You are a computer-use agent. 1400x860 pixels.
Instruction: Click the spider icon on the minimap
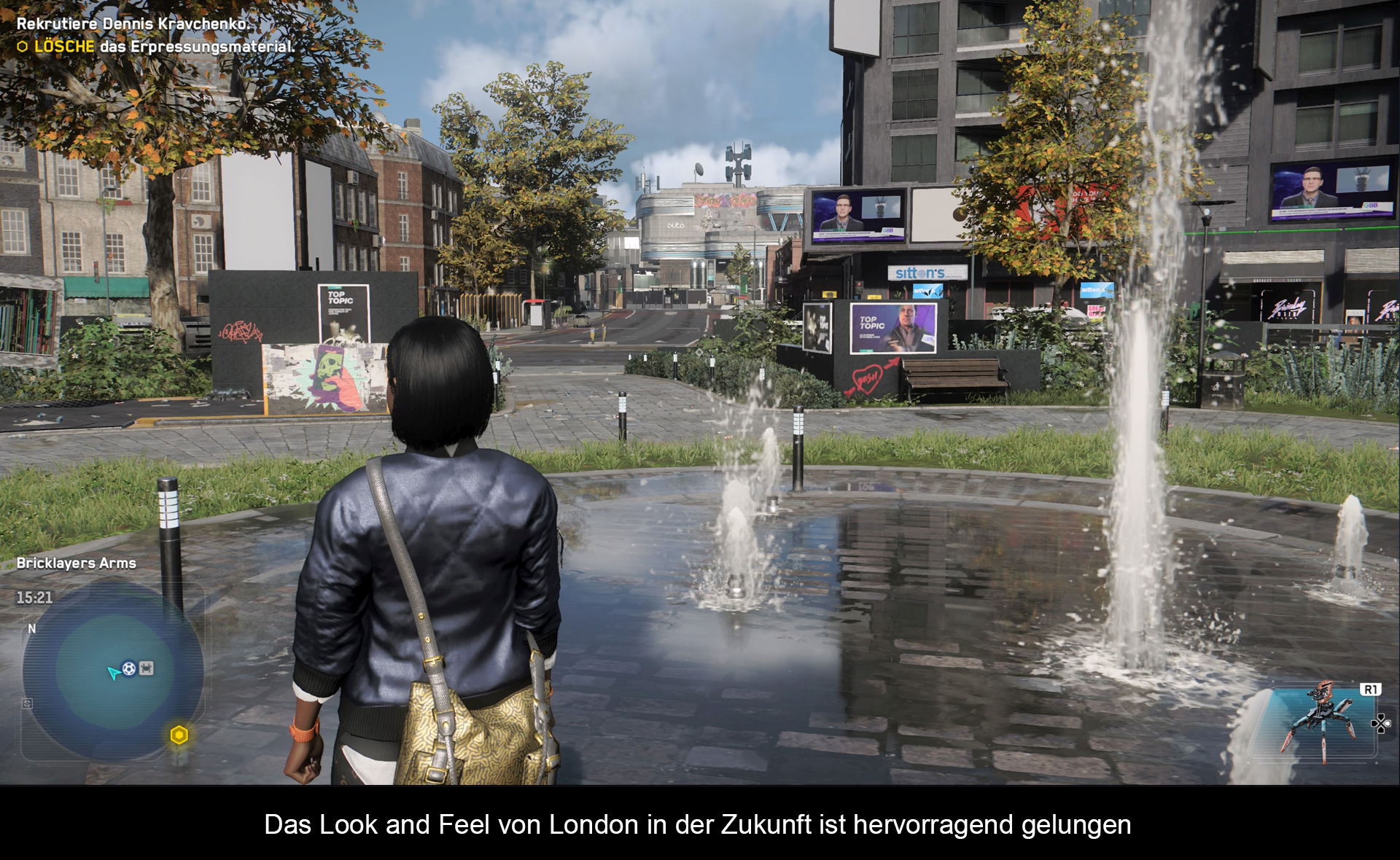147,668
